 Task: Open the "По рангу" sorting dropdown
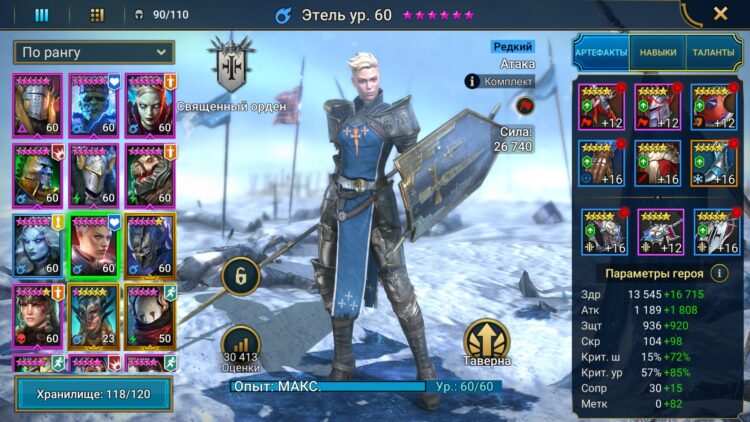coord(94,52)
